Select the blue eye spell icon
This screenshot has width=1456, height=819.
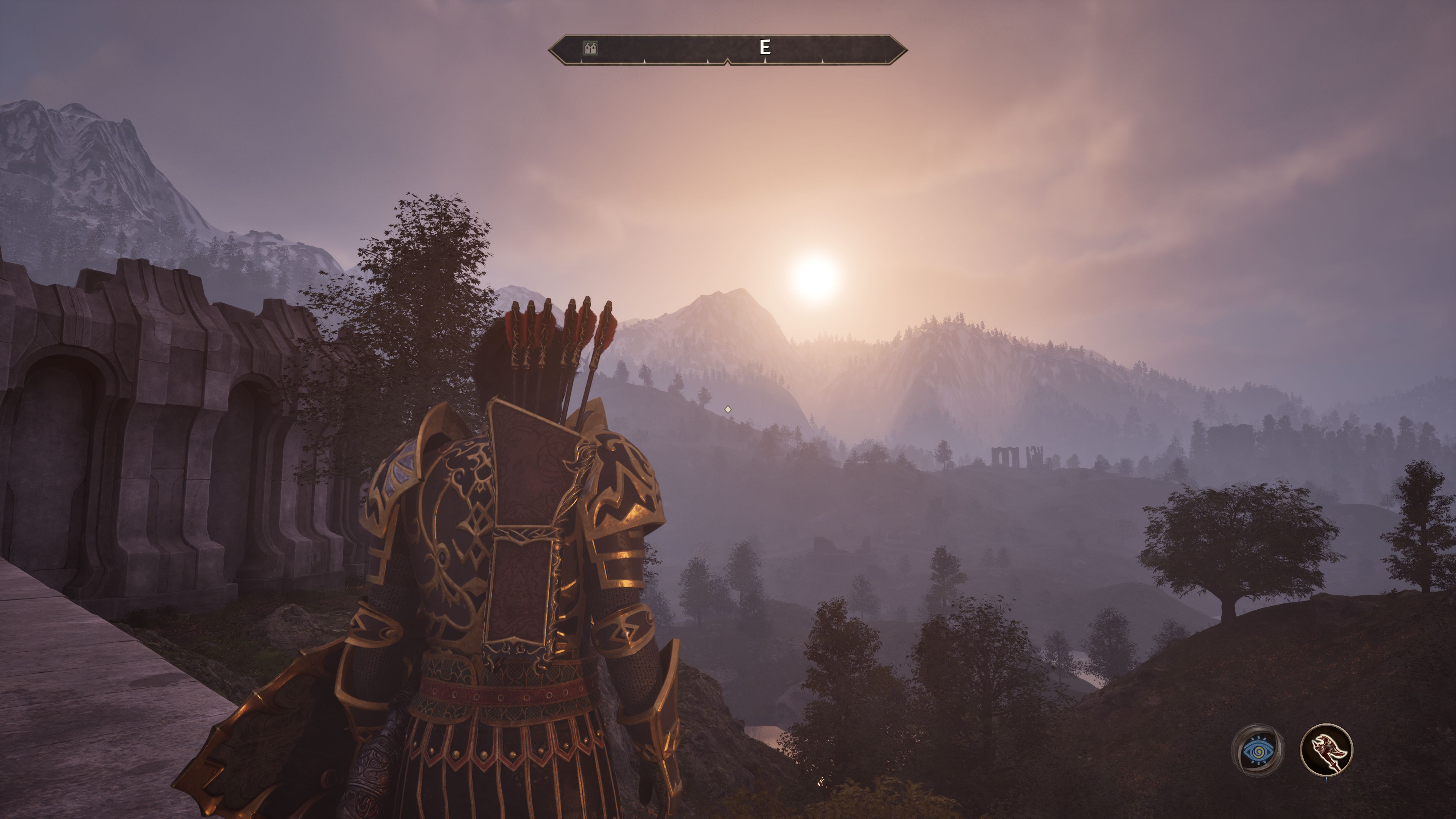[1258, 751]
